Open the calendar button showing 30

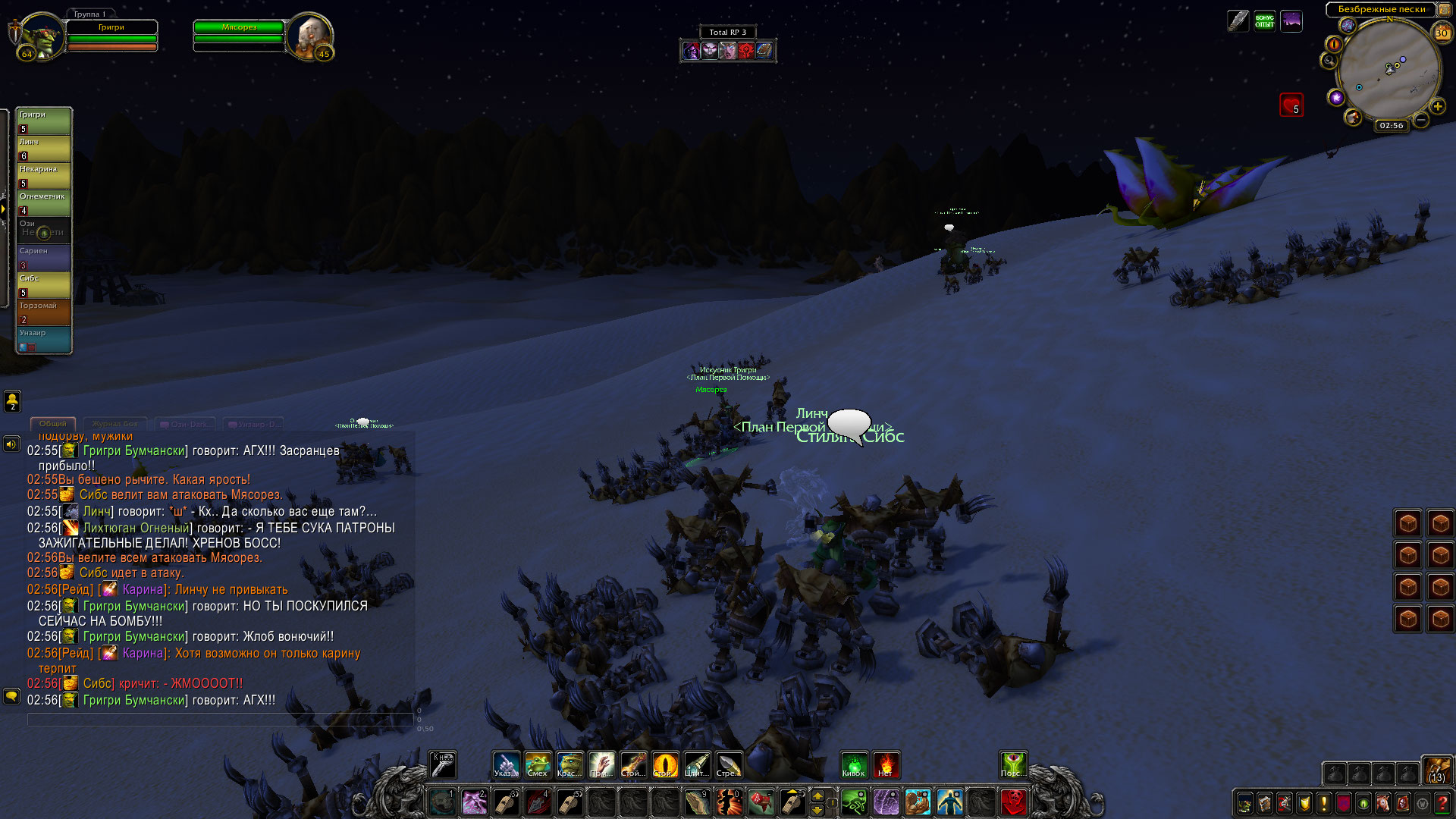(1442, 33)
